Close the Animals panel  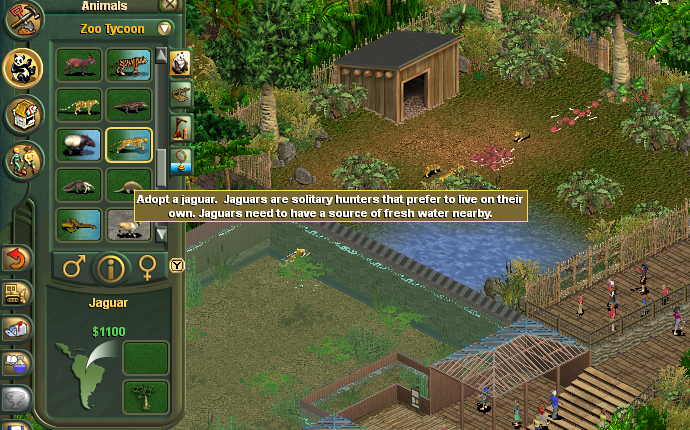(x=170, y=5)
